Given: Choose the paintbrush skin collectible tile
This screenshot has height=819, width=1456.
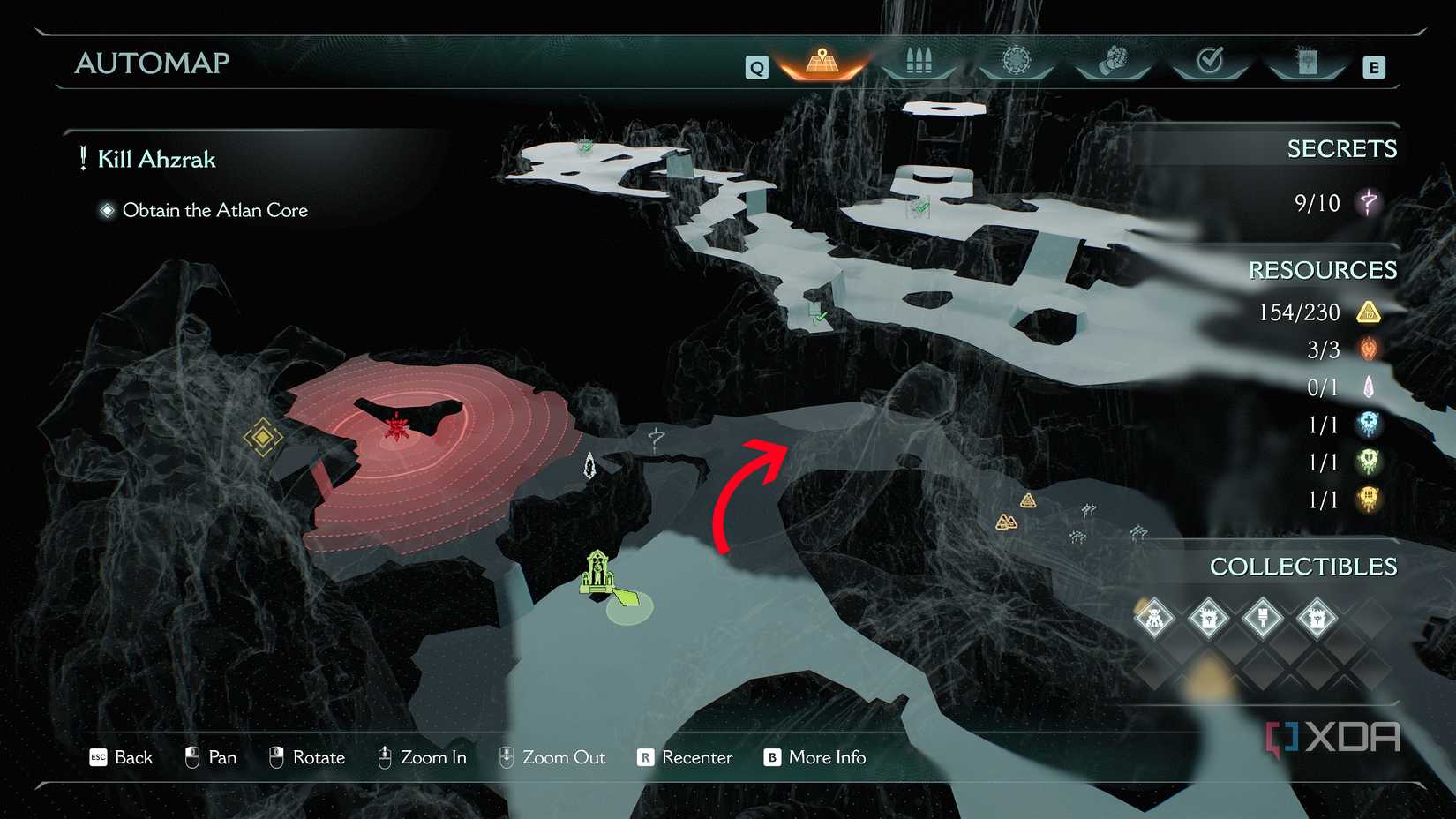Looking at the screenshot, I should pos(1263,618).
